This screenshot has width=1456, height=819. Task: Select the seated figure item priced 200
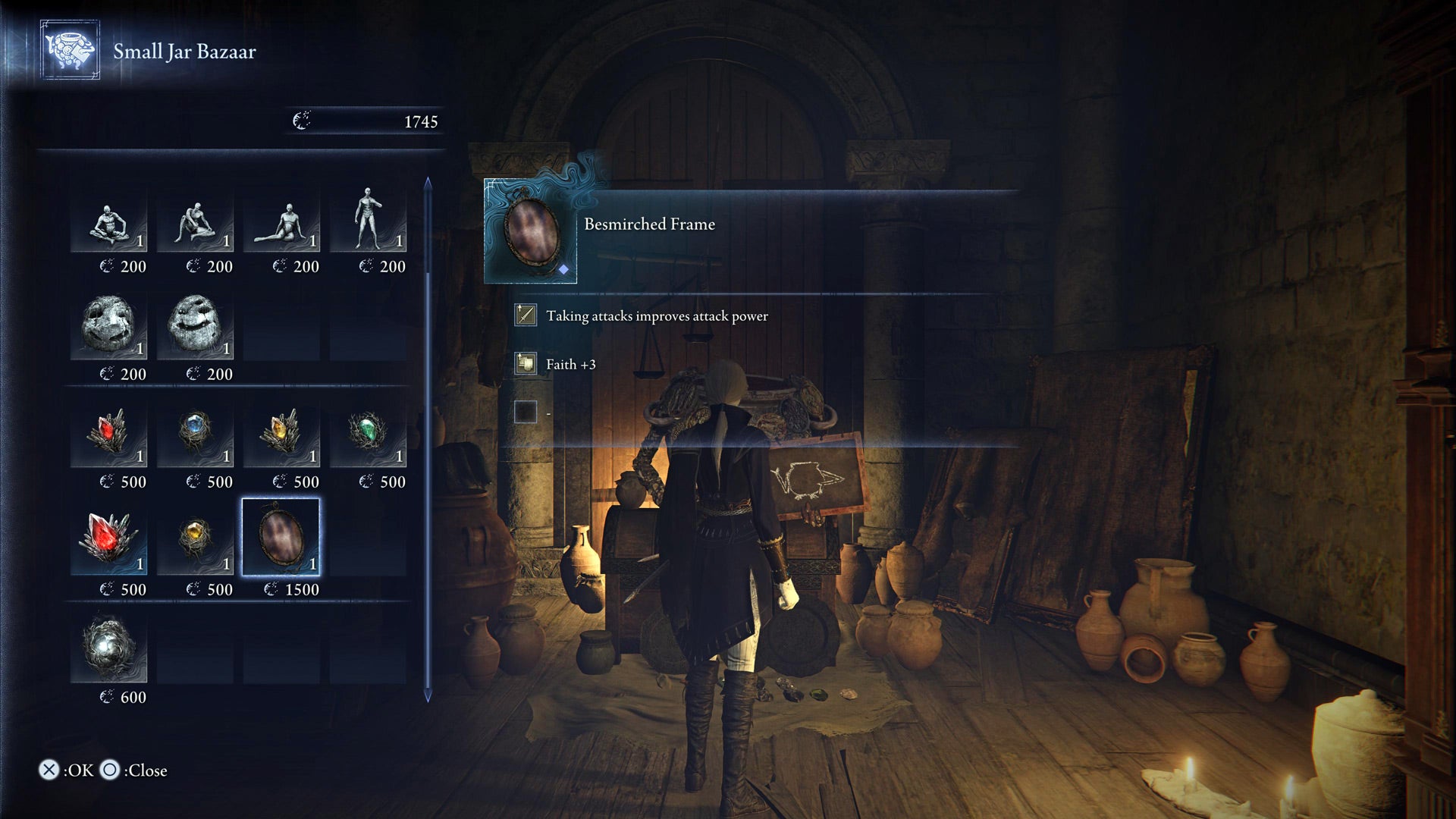110,224
